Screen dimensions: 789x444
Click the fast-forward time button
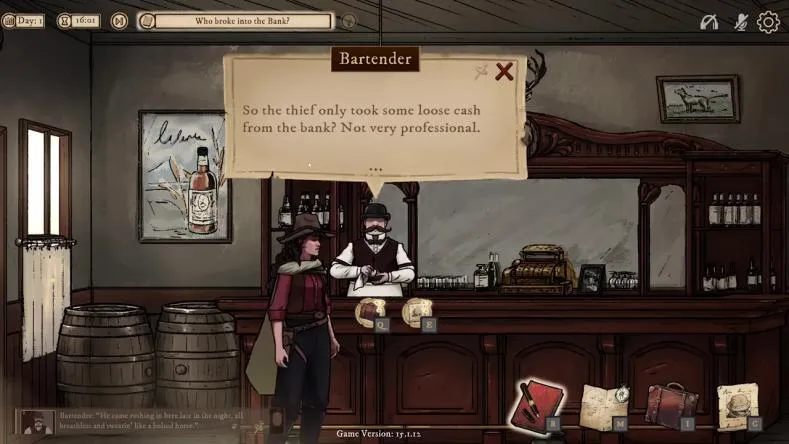(119, 20)
